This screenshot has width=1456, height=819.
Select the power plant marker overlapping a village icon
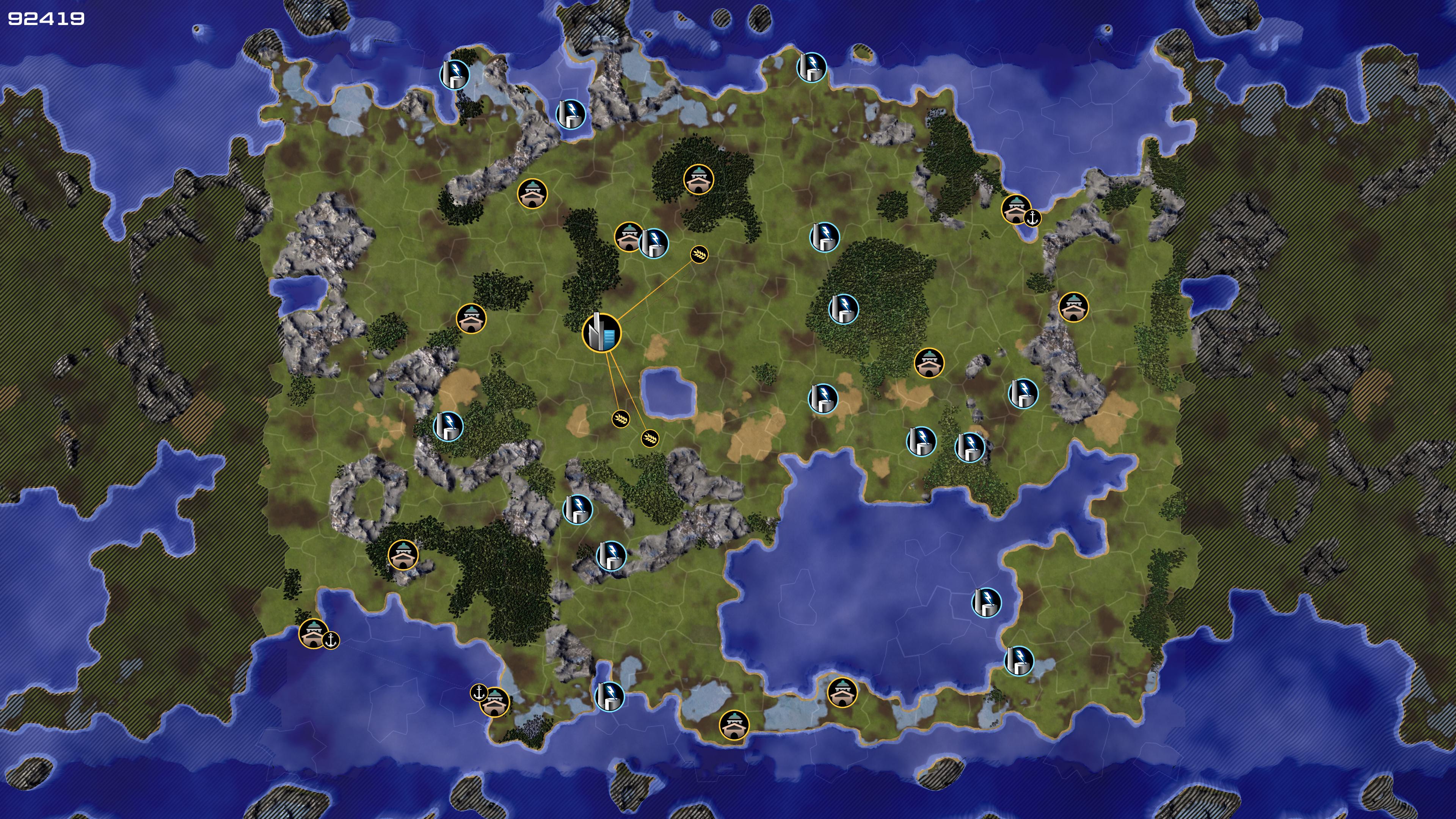pyautogui.click(x=654, y=243)
